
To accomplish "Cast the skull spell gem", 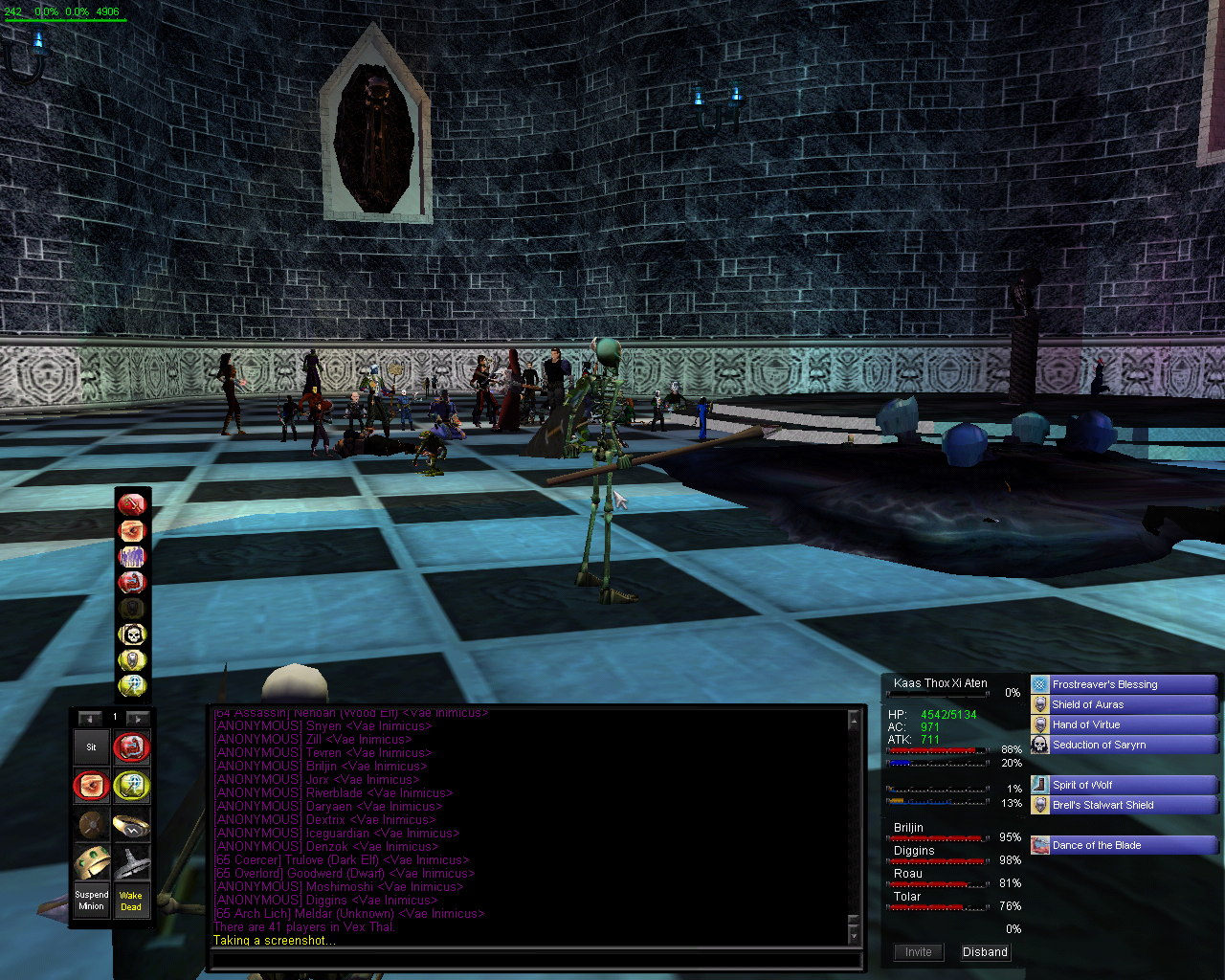I will [x=132, y=634].
